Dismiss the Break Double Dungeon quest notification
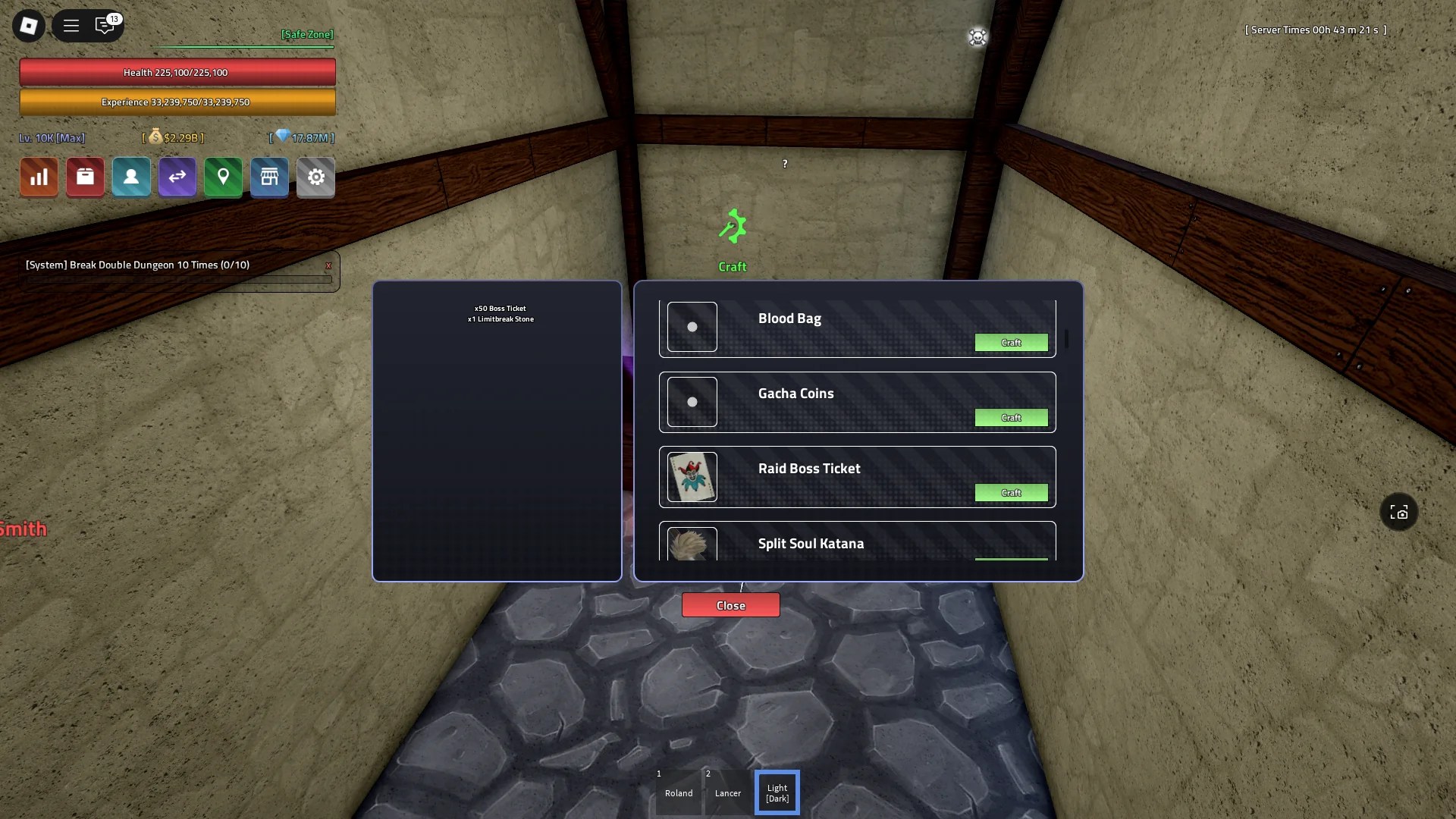1456x819 pixels. coord(328,265)
